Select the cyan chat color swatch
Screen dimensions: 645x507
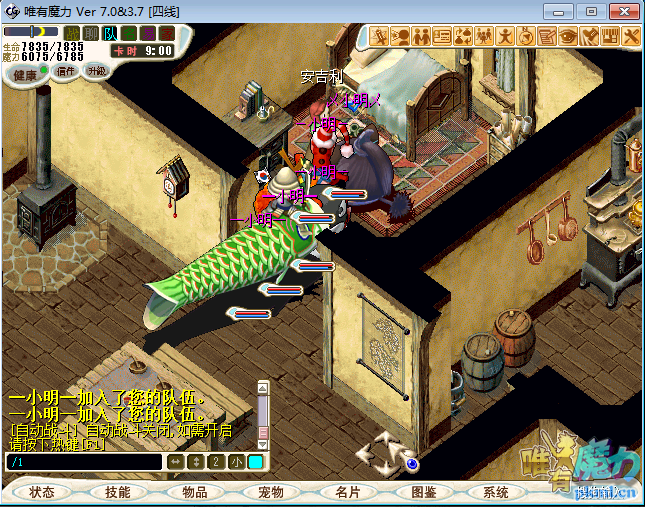pos(255,462)
